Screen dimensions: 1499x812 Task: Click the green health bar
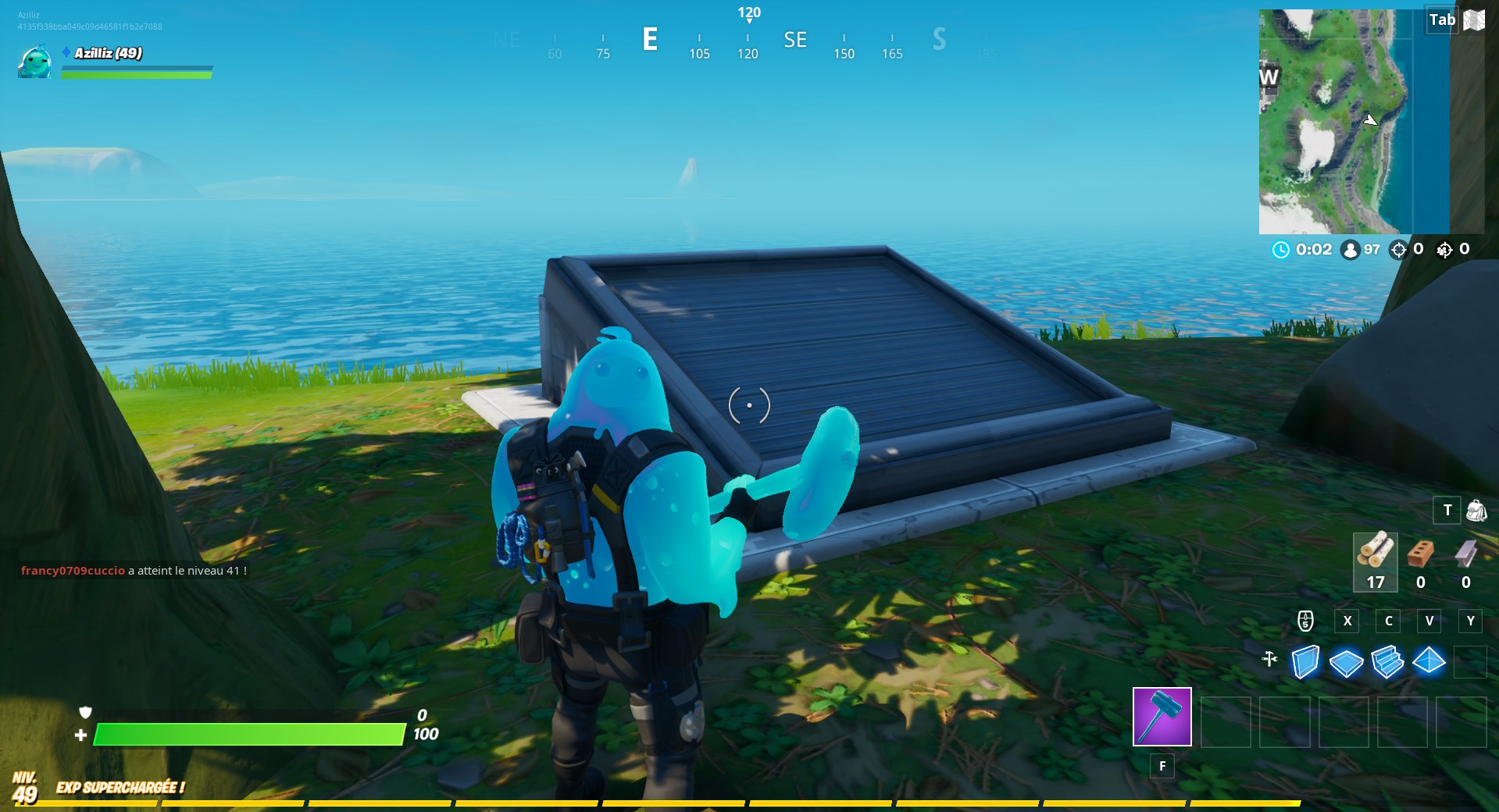tap(250, 734)
